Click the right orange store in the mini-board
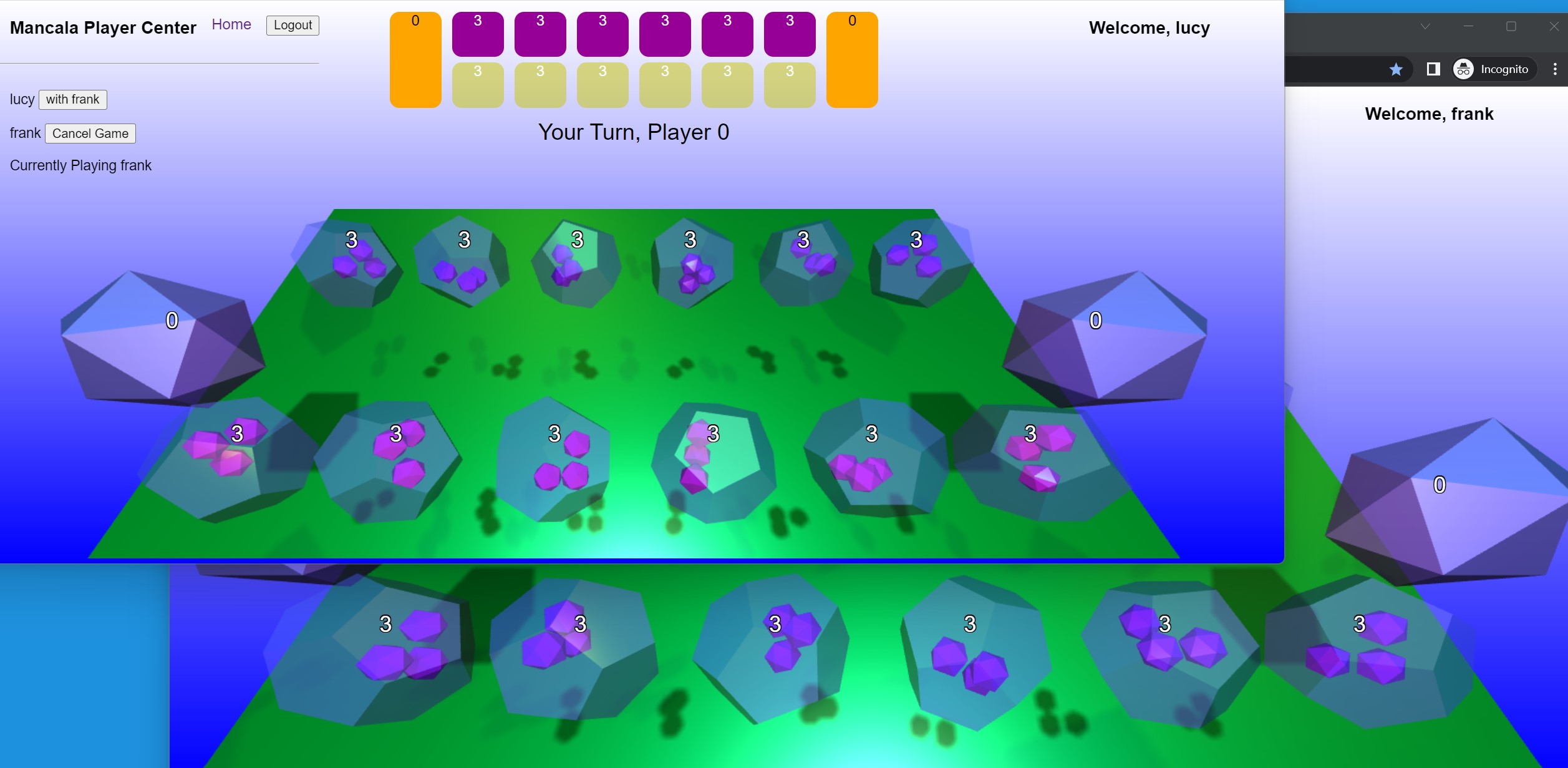The image size is (1568, 768). (x=852, y=59)
